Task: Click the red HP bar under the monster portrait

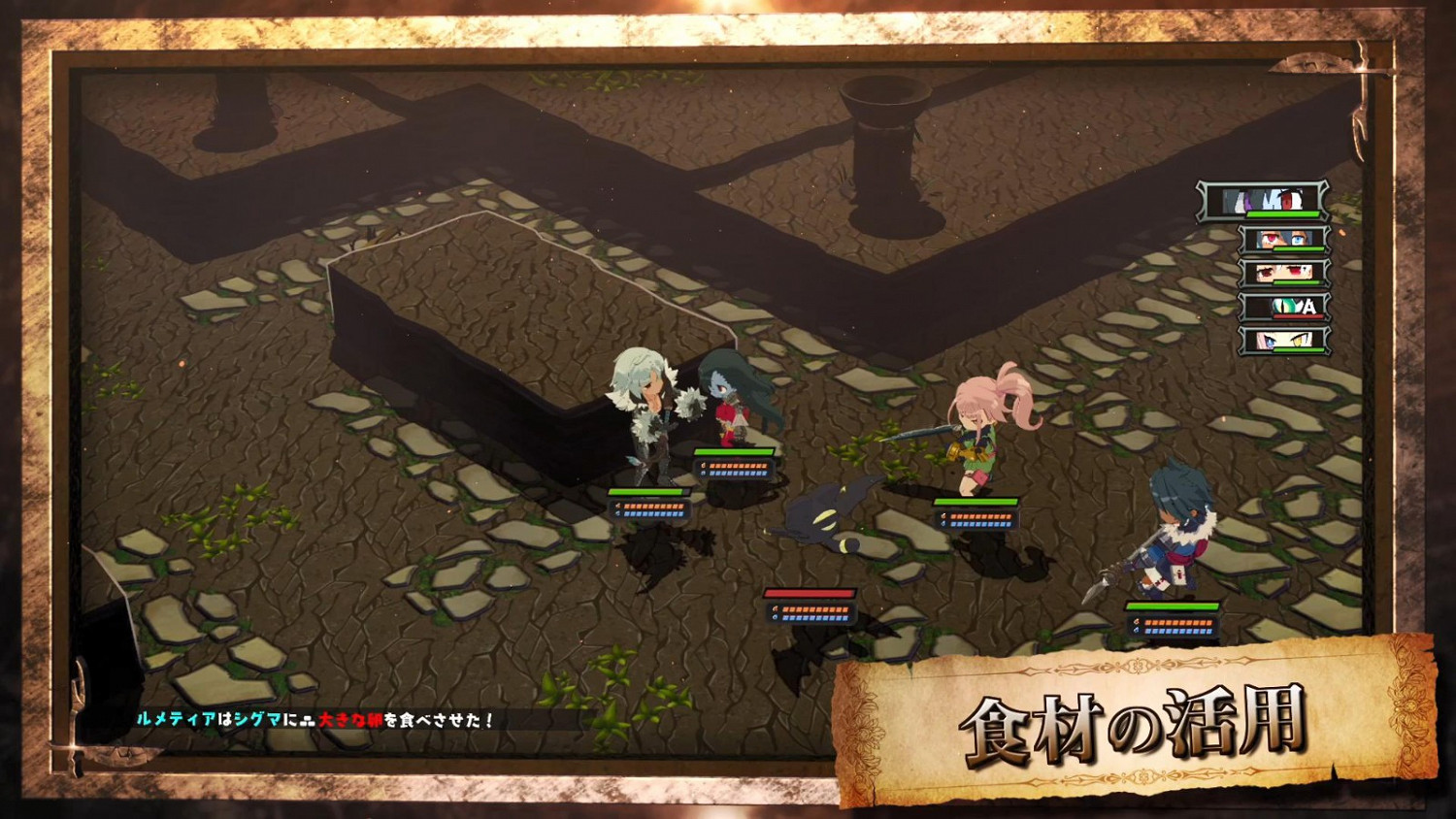Action: click(x=1298, y=316)
